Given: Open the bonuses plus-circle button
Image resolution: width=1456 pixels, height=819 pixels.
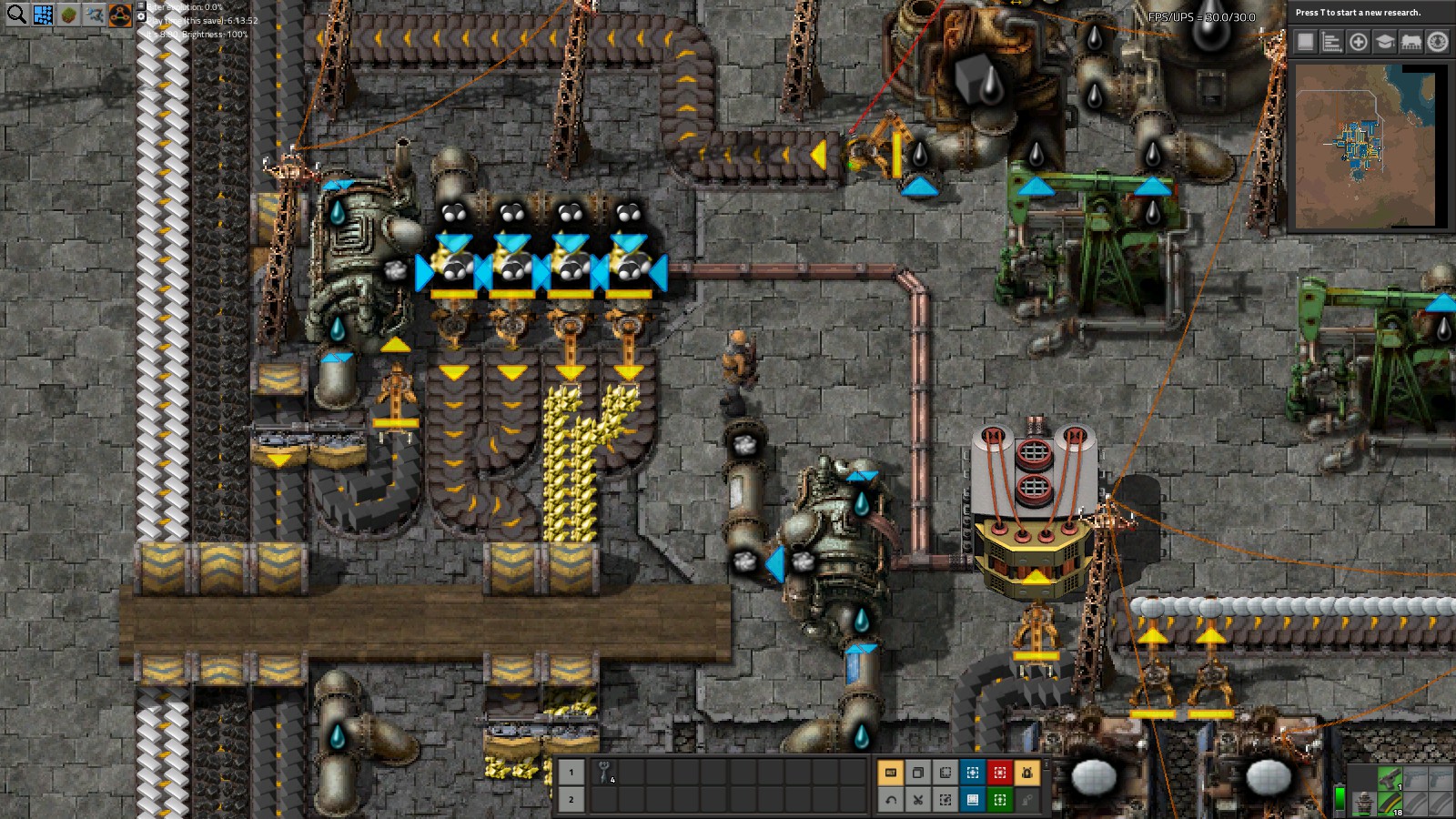Looking at the screenshot, I should [1358, 42].
